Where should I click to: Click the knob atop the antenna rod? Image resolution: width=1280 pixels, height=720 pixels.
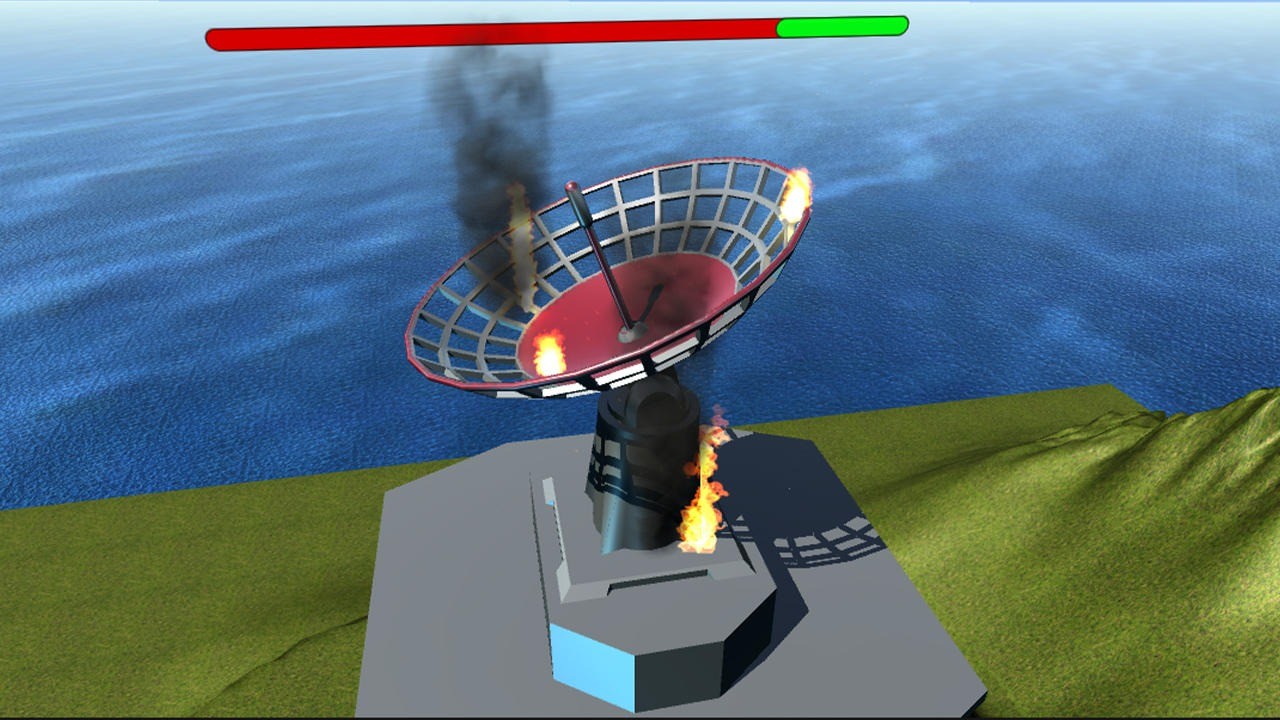(573, 187)
